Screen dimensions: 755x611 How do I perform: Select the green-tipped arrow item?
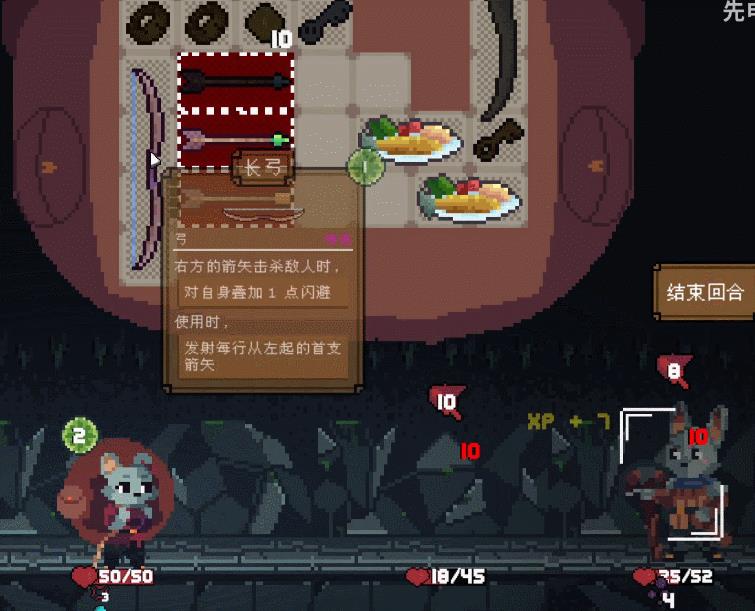[236, 139]
